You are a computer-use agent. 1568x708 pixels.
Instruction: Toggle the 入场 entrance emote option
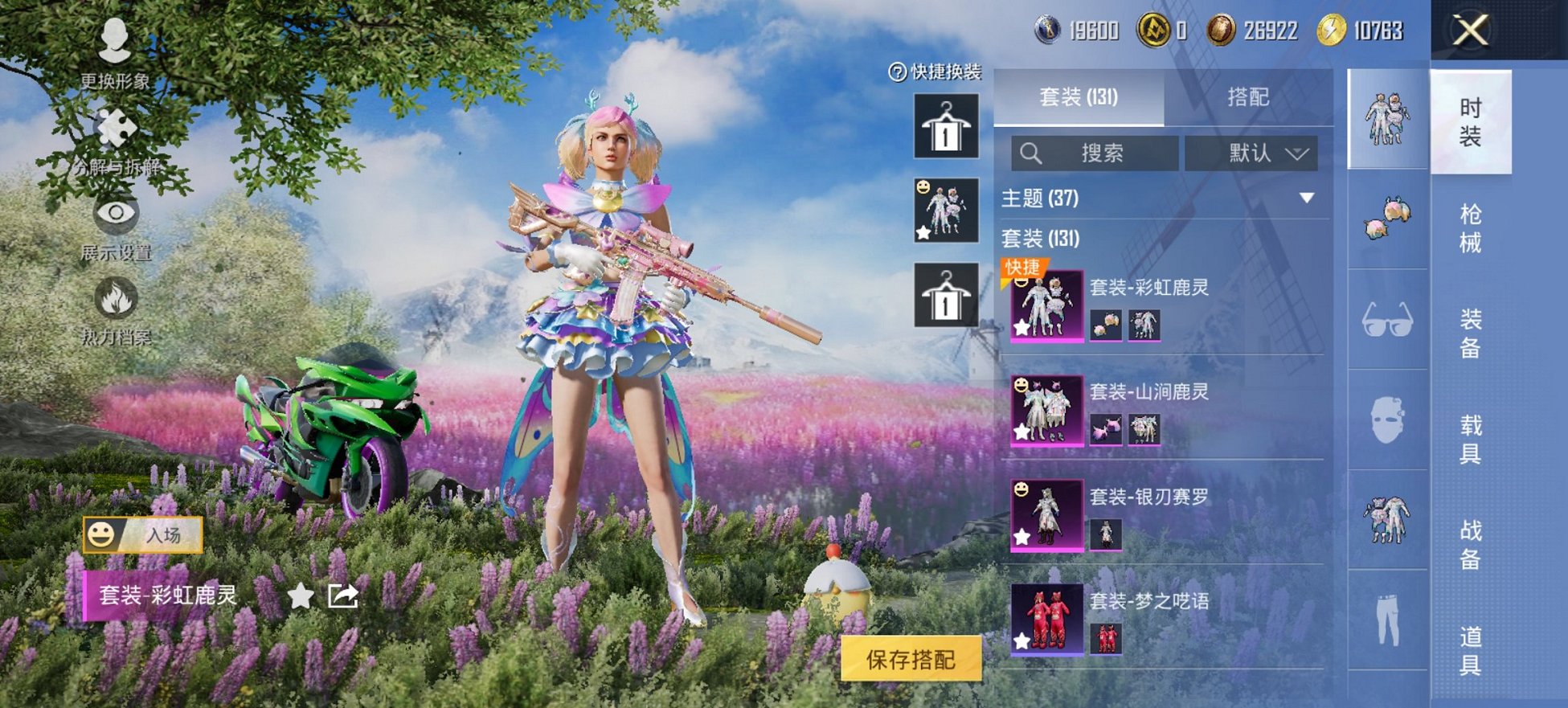click(x=145, y=533)
